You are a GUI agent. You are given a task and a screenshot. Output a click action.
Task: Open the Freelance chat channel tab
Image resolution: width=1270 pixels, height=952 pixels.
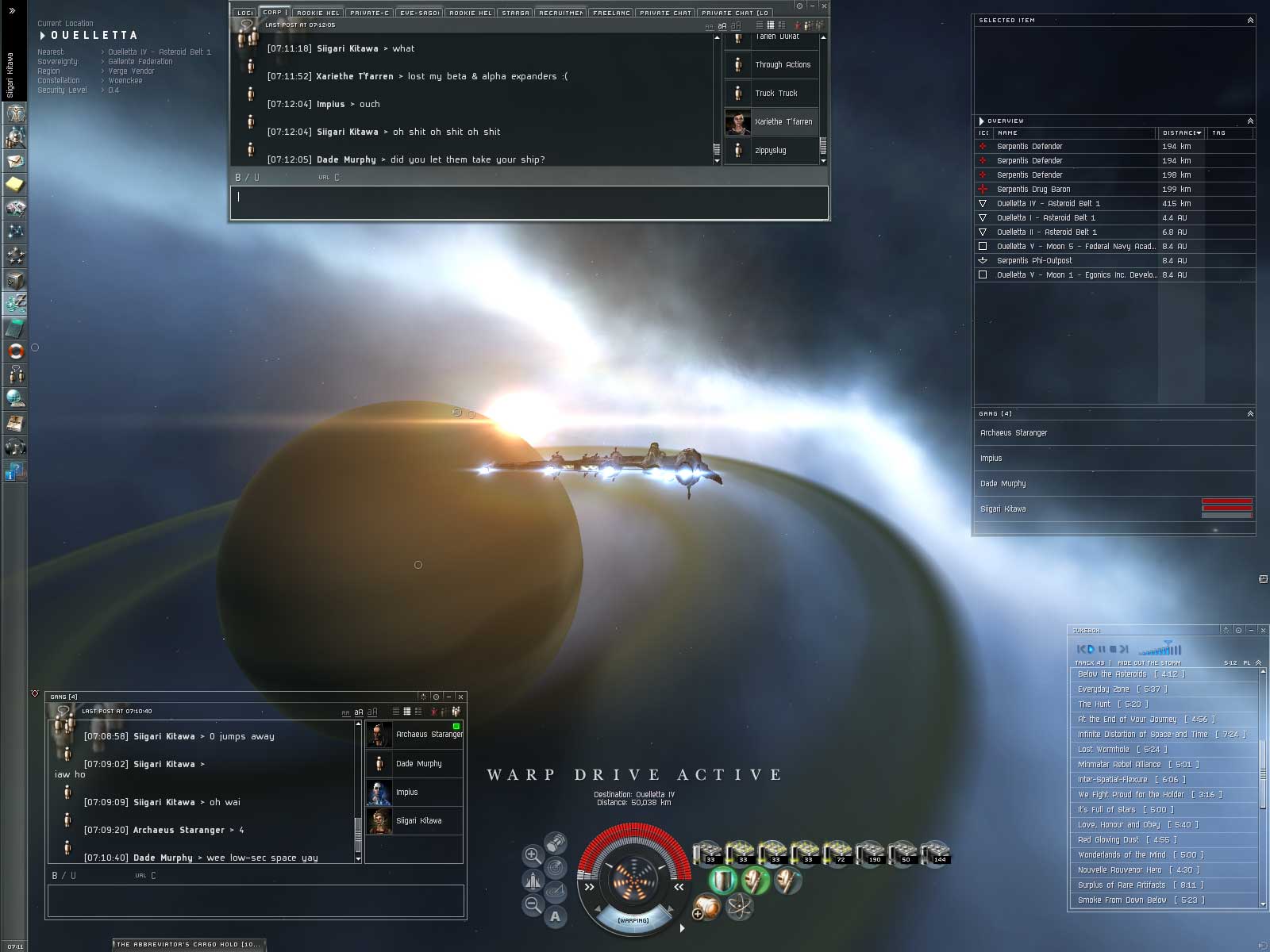tap(611, 13)
